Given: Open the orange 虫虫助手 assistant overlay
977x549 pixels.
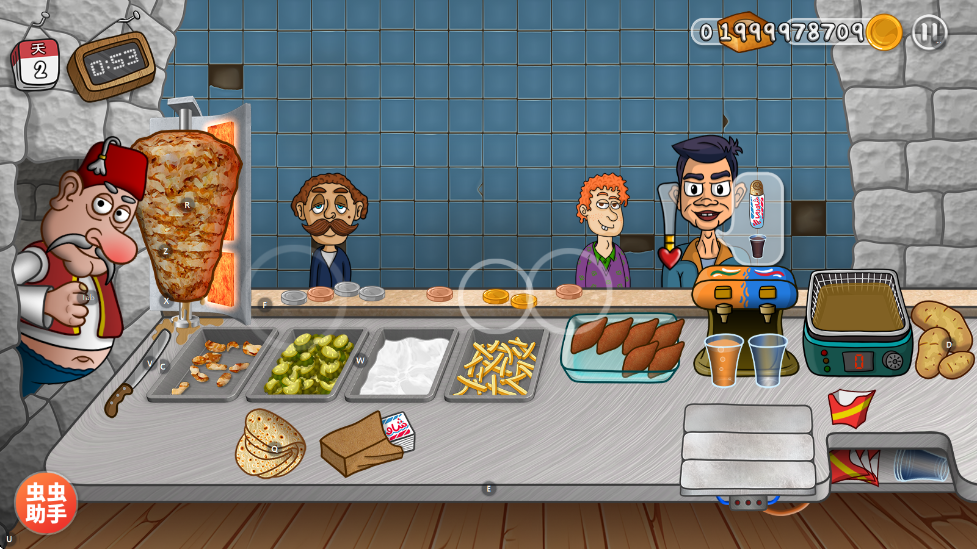Looking at the screenshot, I should point(45,502).
